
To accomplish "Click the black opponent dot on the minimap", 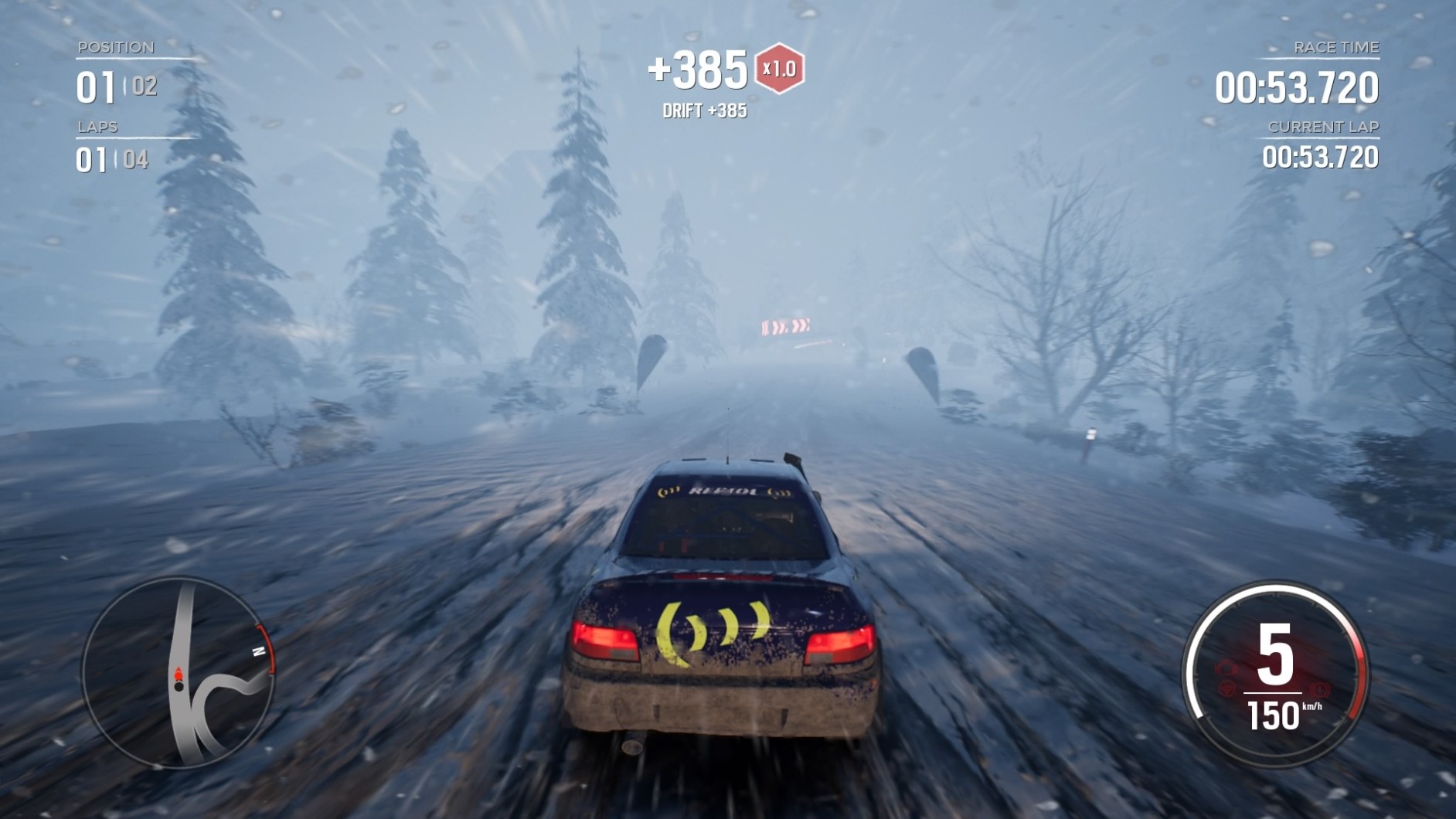I will click(179, 686).
